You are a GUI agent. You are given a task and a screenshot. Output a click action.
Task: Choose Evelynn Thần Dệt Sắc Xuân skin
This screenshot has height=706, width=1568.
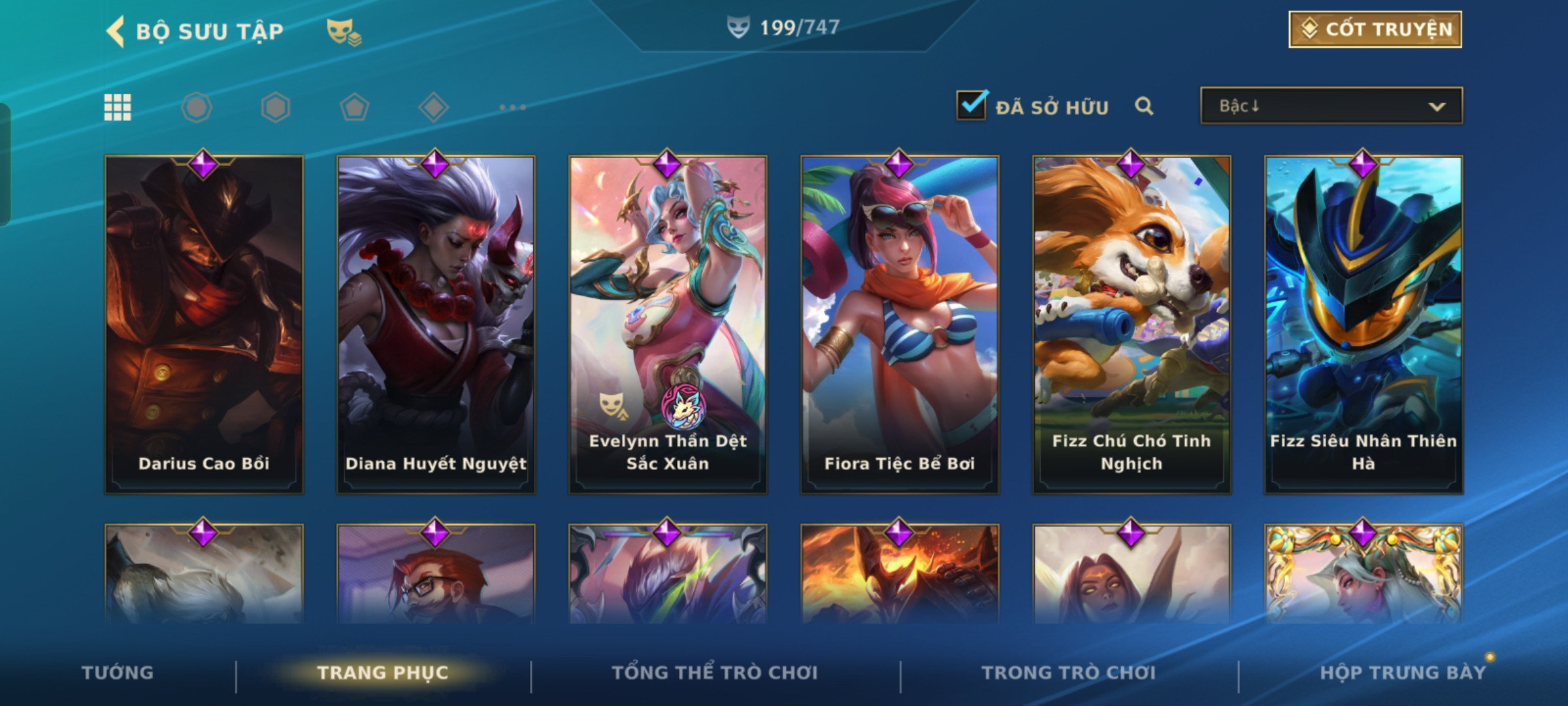(x=668, y=324)
